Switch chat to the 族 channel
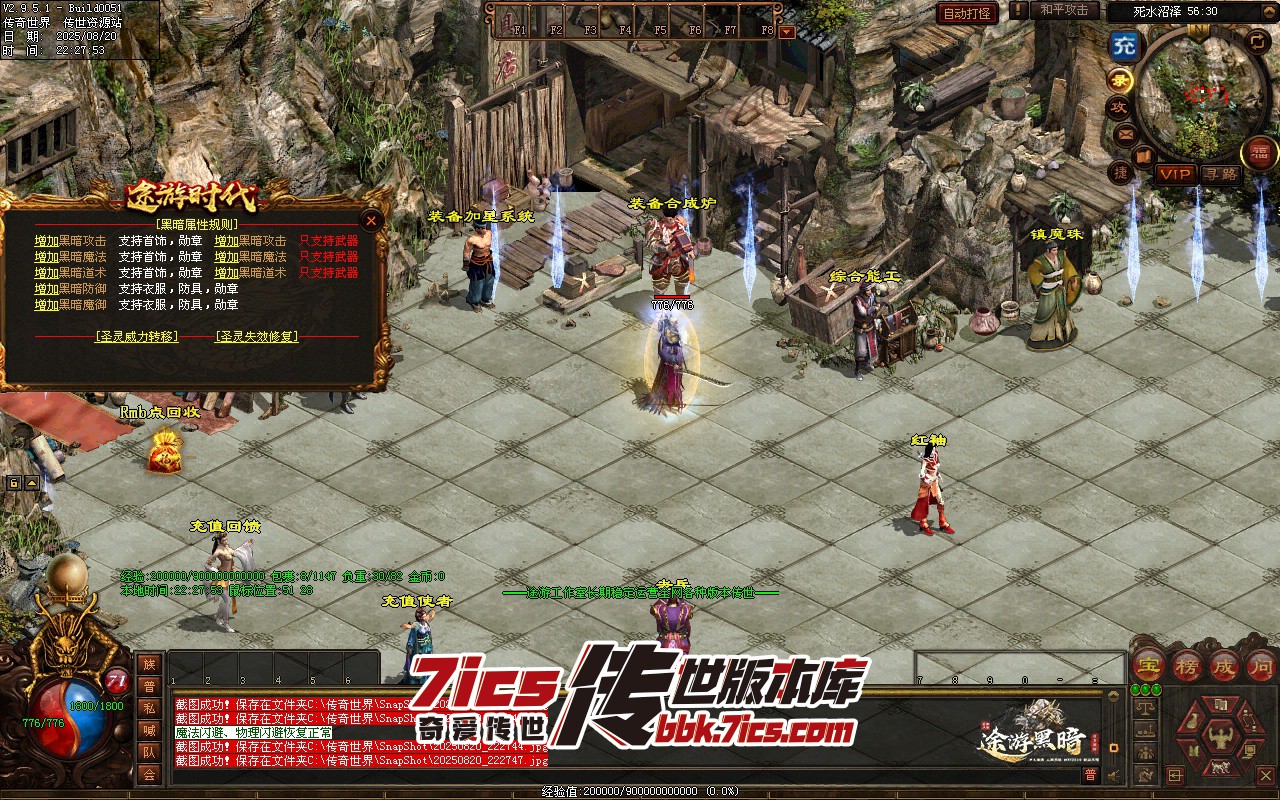 click(x=149, y=665)
